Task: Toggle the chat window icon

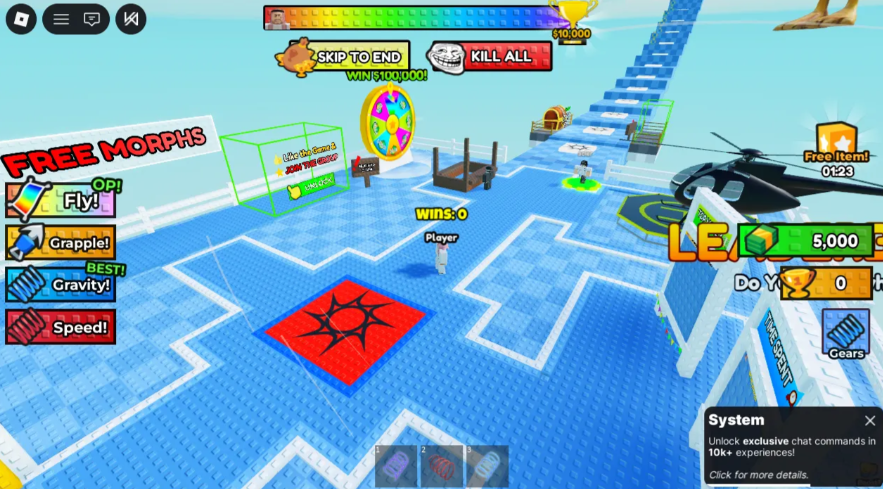Action: [92, 19]
